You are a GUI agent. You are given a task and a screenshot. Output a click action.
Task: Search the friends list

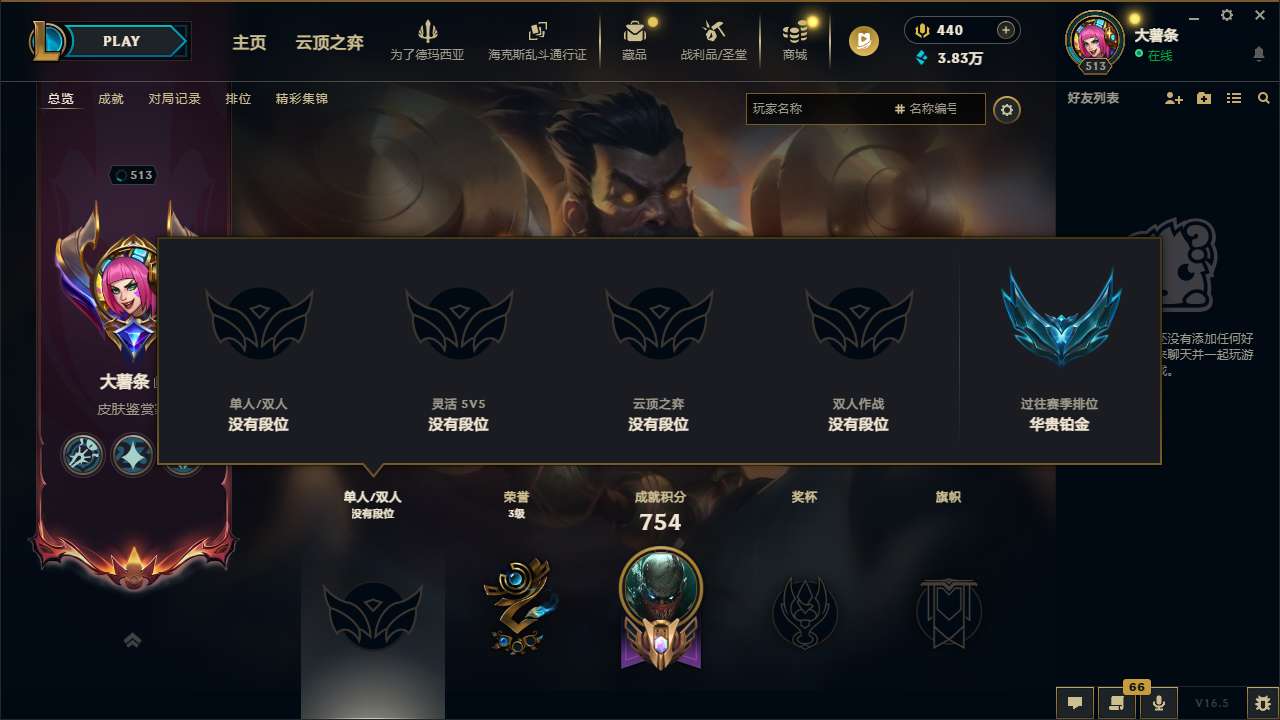click(x=1264, y=98)
